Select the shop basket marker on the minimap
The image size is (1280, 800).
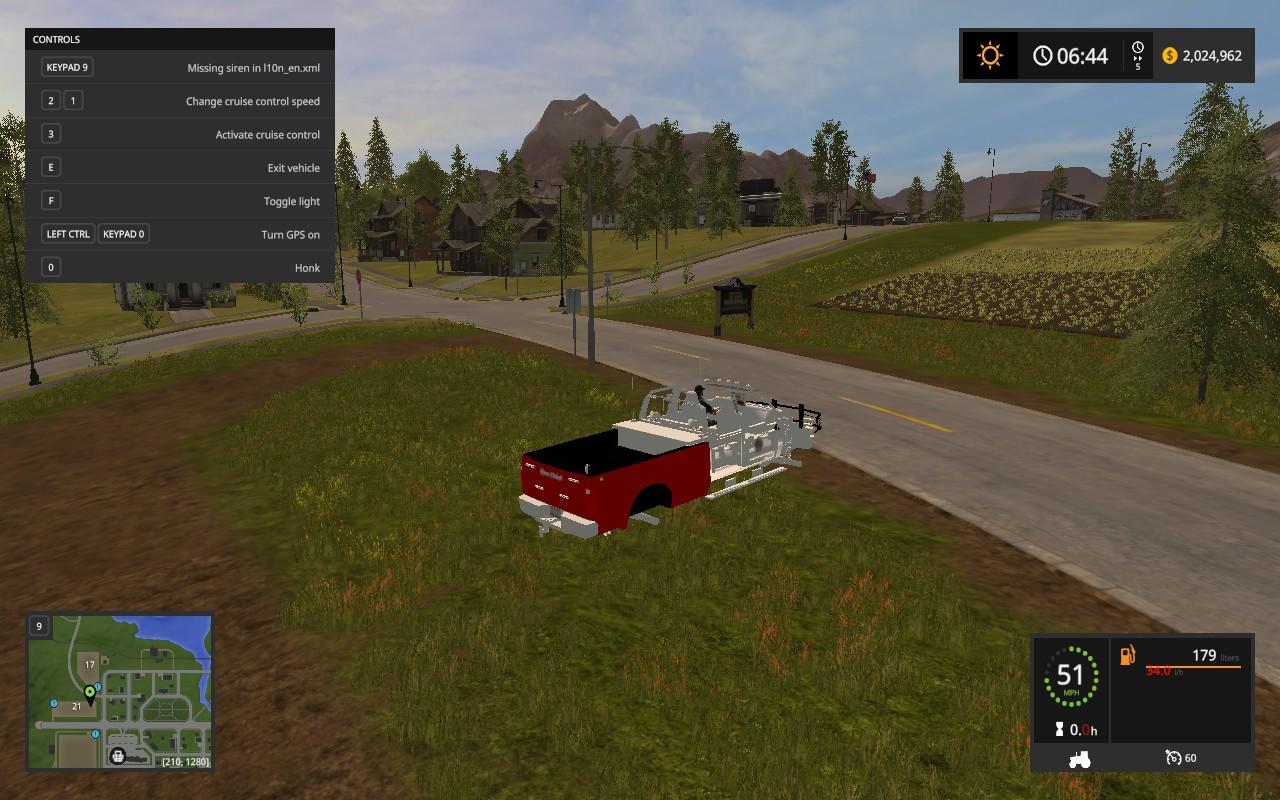(x=119, y=756)
